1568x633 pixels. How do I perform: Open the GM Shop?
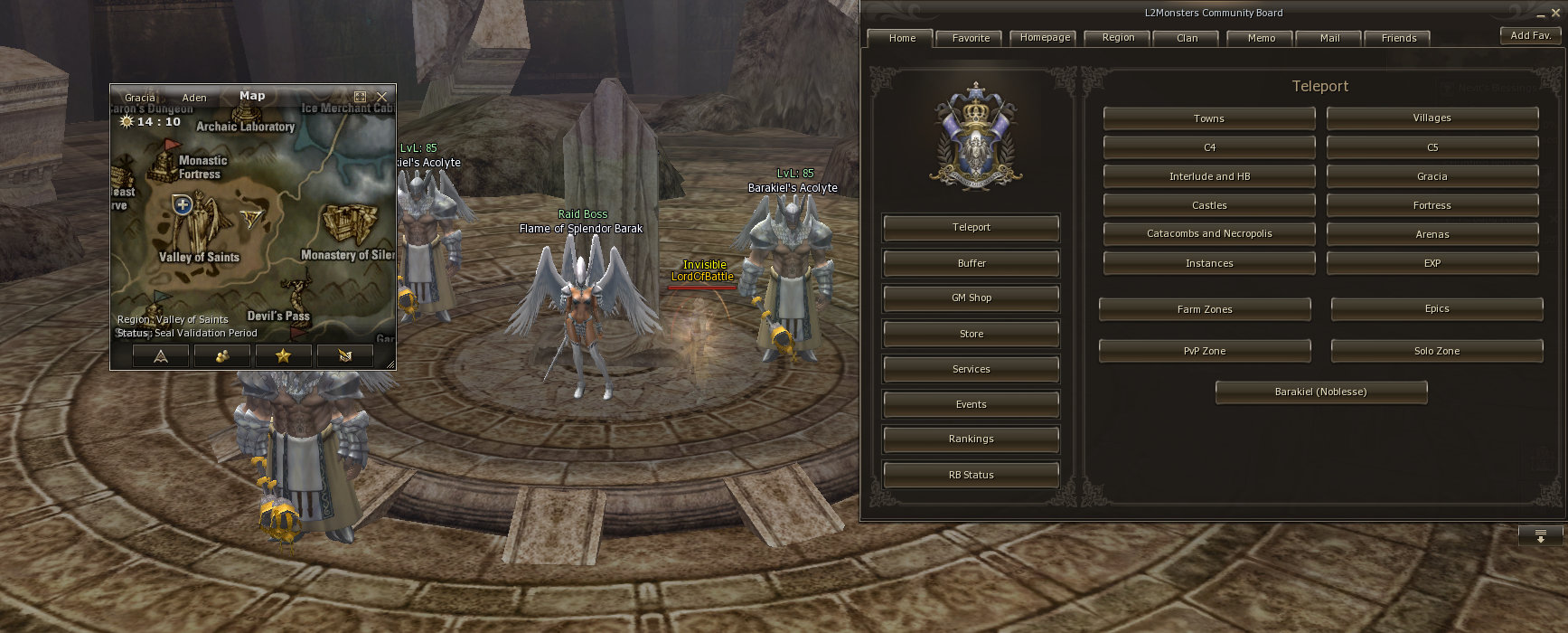[x=971, y=298]
